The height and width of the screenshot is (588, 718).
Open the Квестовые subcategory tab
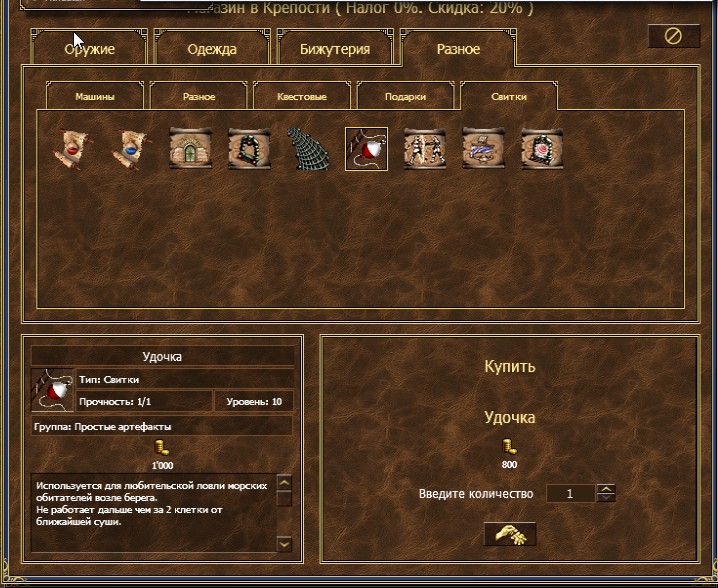(x=301, y=97)
